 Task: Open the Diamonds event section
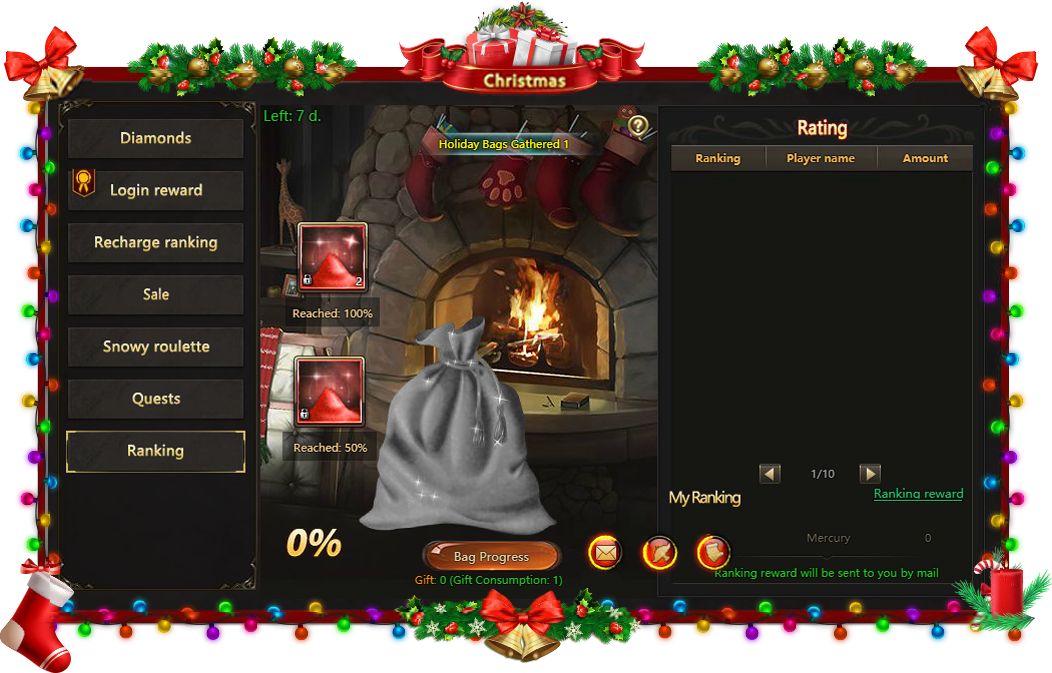coord(155,138)
